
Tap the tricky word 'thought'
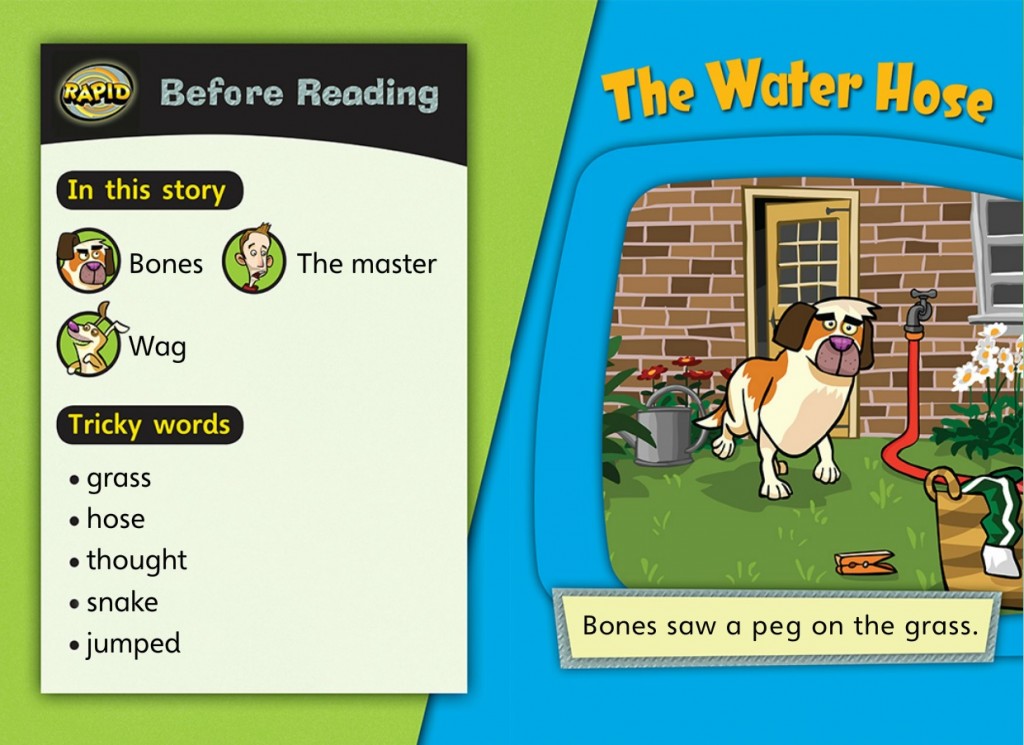[x=136, y=560]
